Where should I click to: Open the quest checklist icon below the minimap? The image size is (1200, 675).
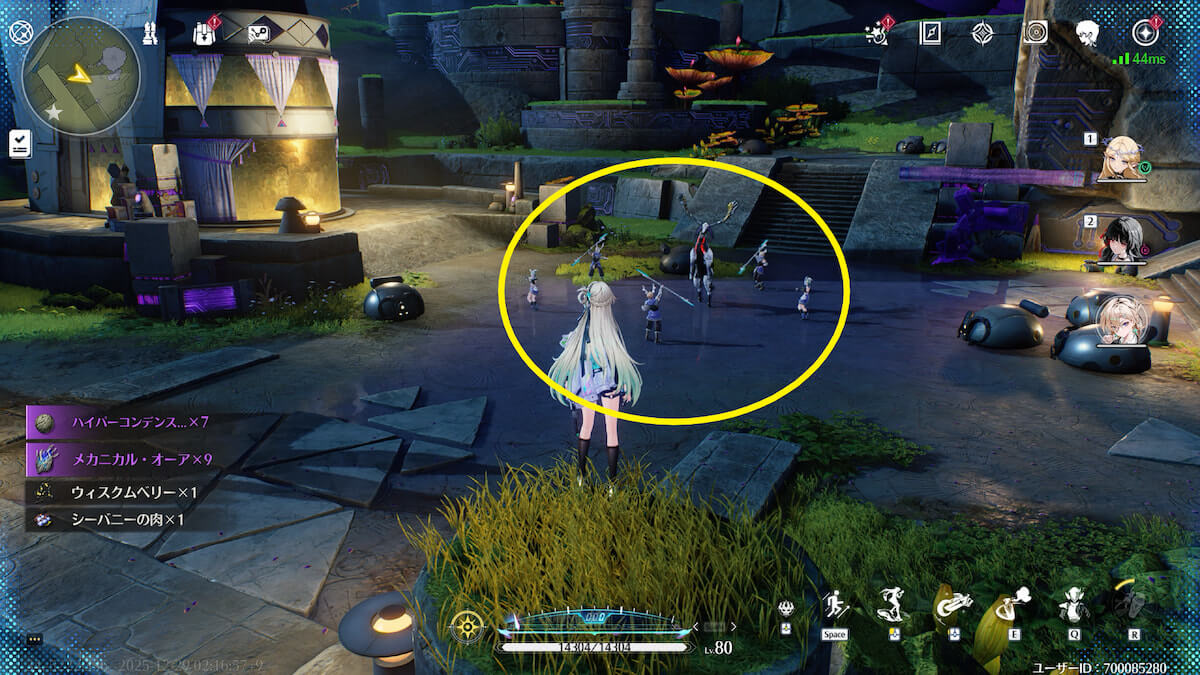click(20, 143)
